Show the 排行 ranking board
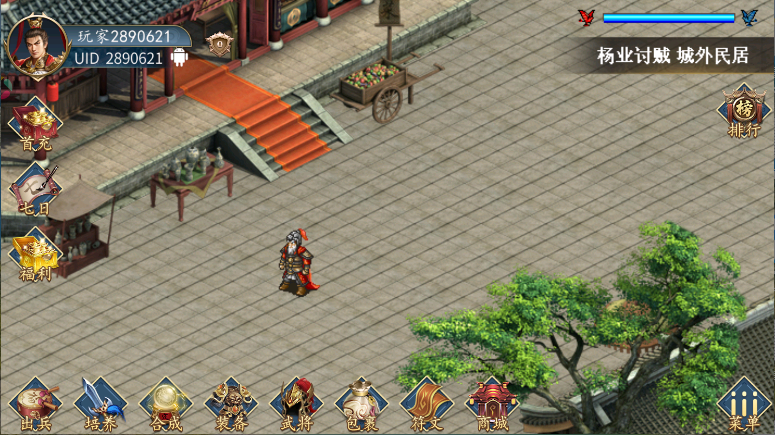Viewport: 775px width, 435px height. (x=743, y=112)
